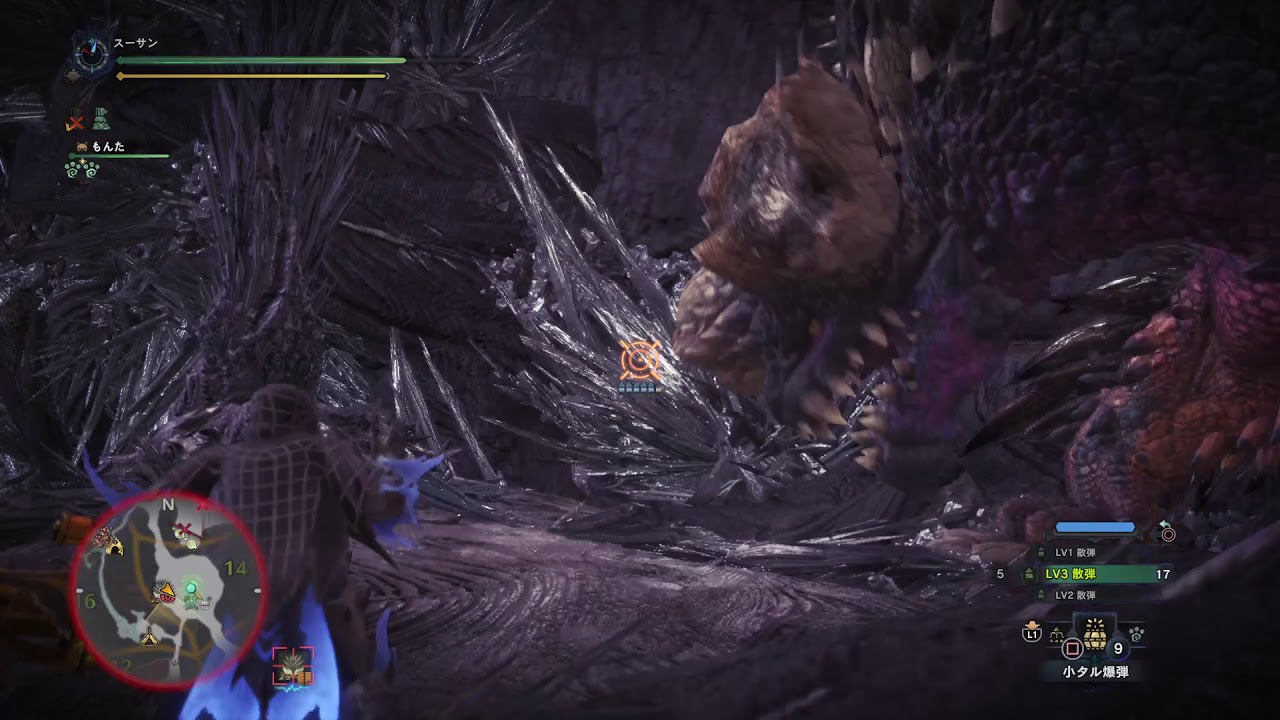Click the item icon right of barrel bomb
Image resolution: width=1280 pixels, height=720 pixels.
coord(1136,634)
